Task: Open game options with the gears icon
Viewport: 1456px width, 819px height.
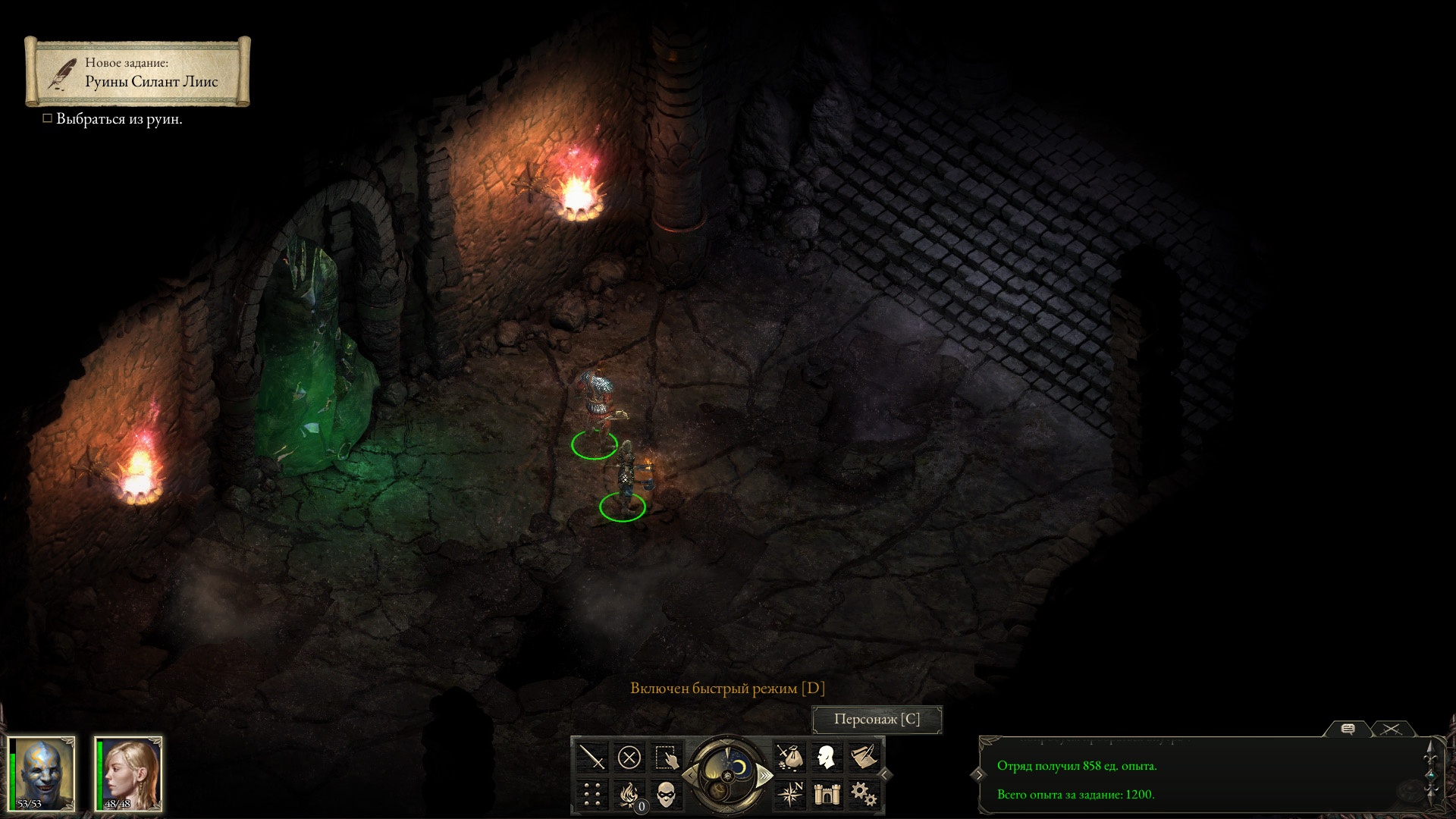Action: [864, 794]
